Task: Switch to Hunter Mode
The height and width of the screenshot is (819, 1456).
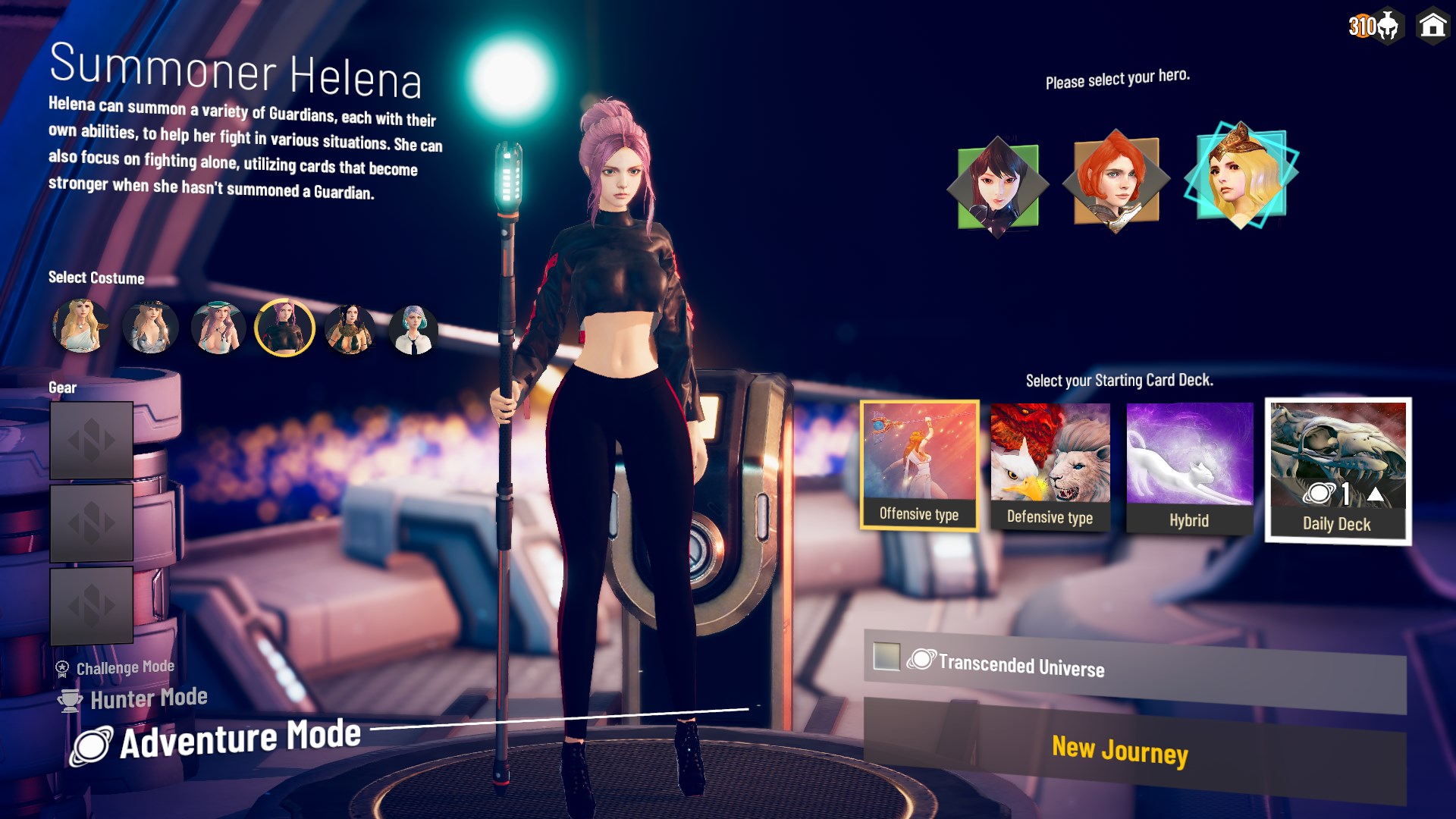Action: (x=149, y=698)
